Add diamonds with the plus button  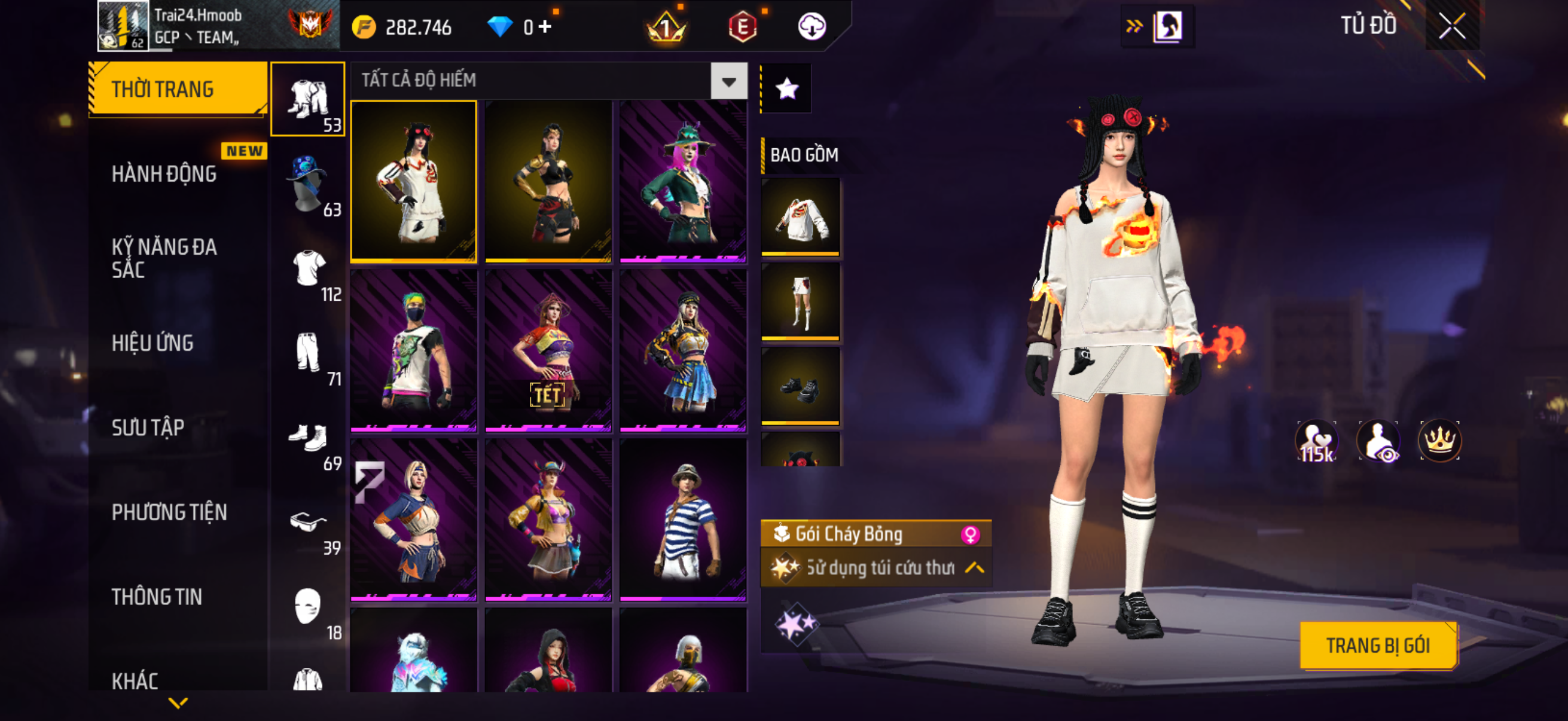pos(545,27)
